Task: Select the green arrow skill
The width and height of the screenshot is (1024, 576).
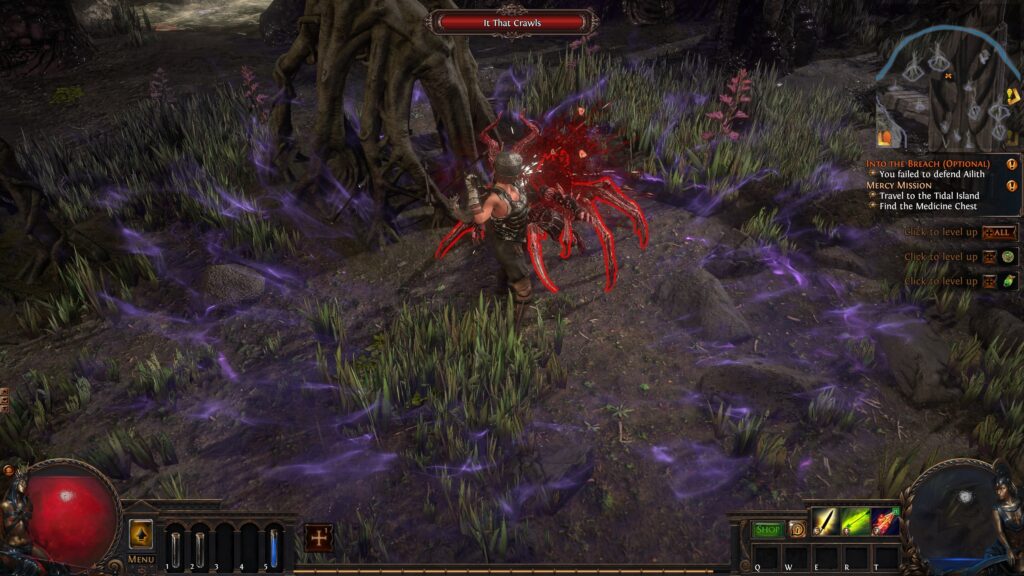Action: click(855, 521)
